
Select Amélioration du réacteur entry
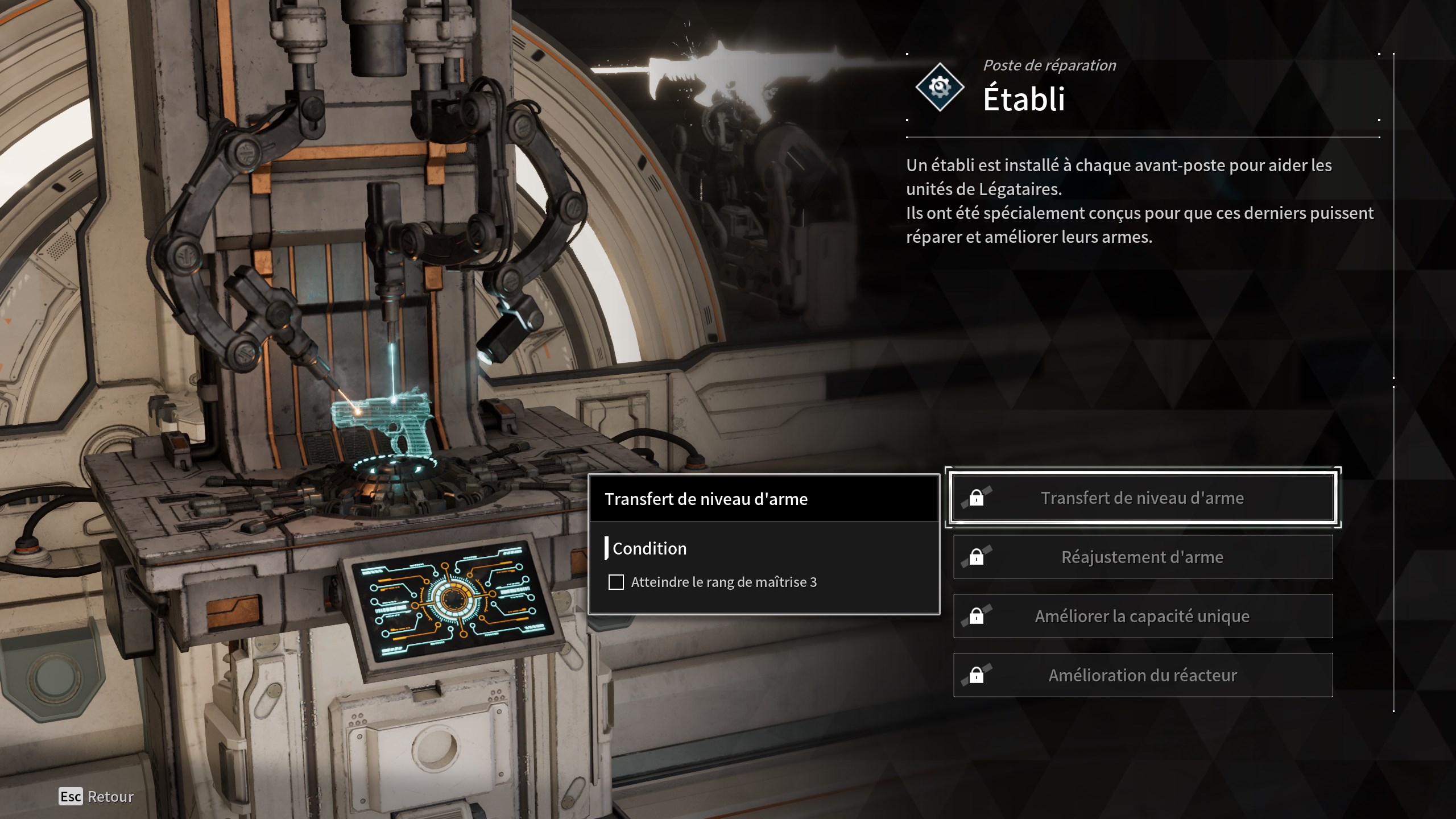[x=1142, y=675]
